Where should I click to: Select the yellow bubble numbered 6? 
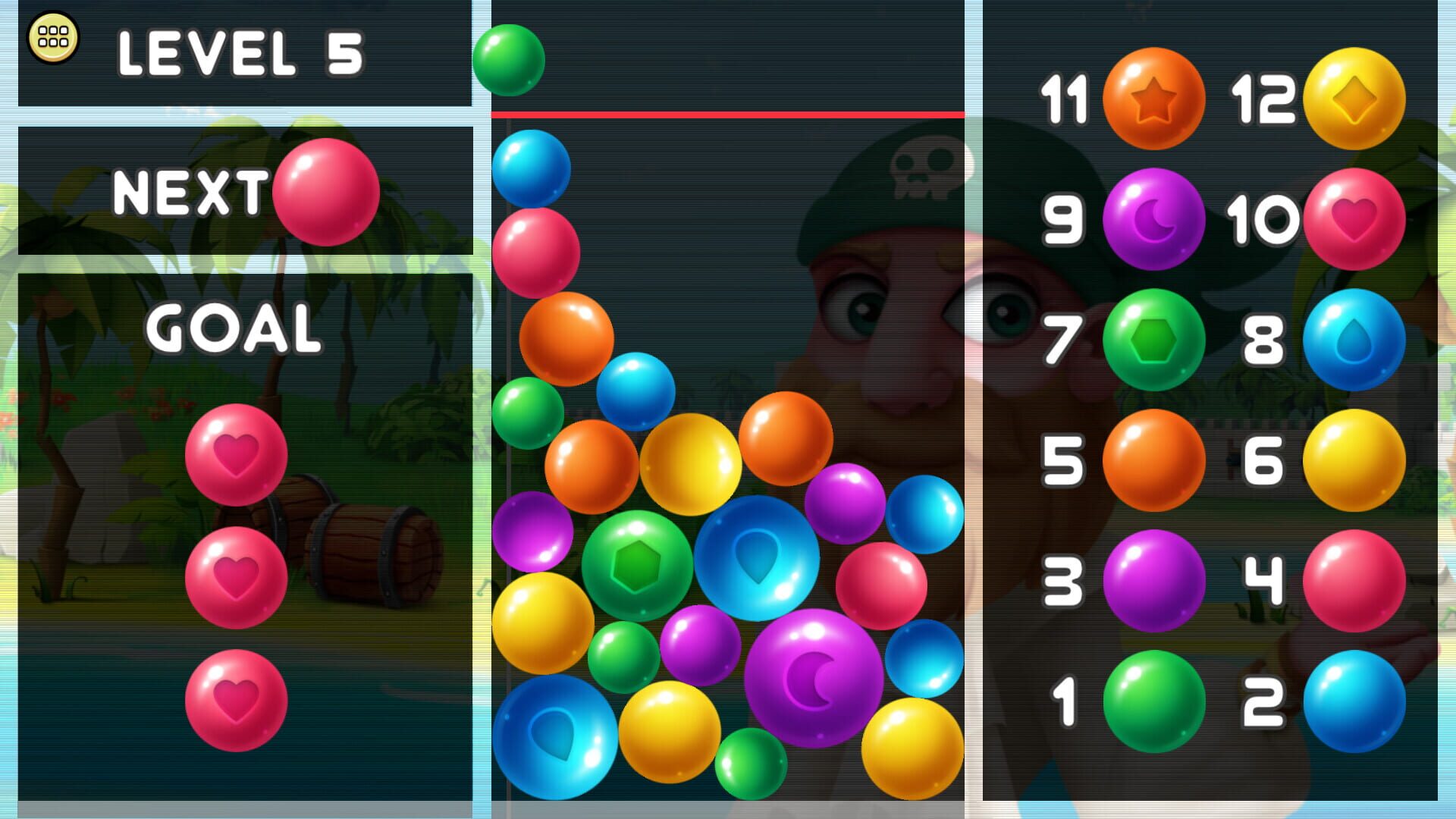point(1354,461)
